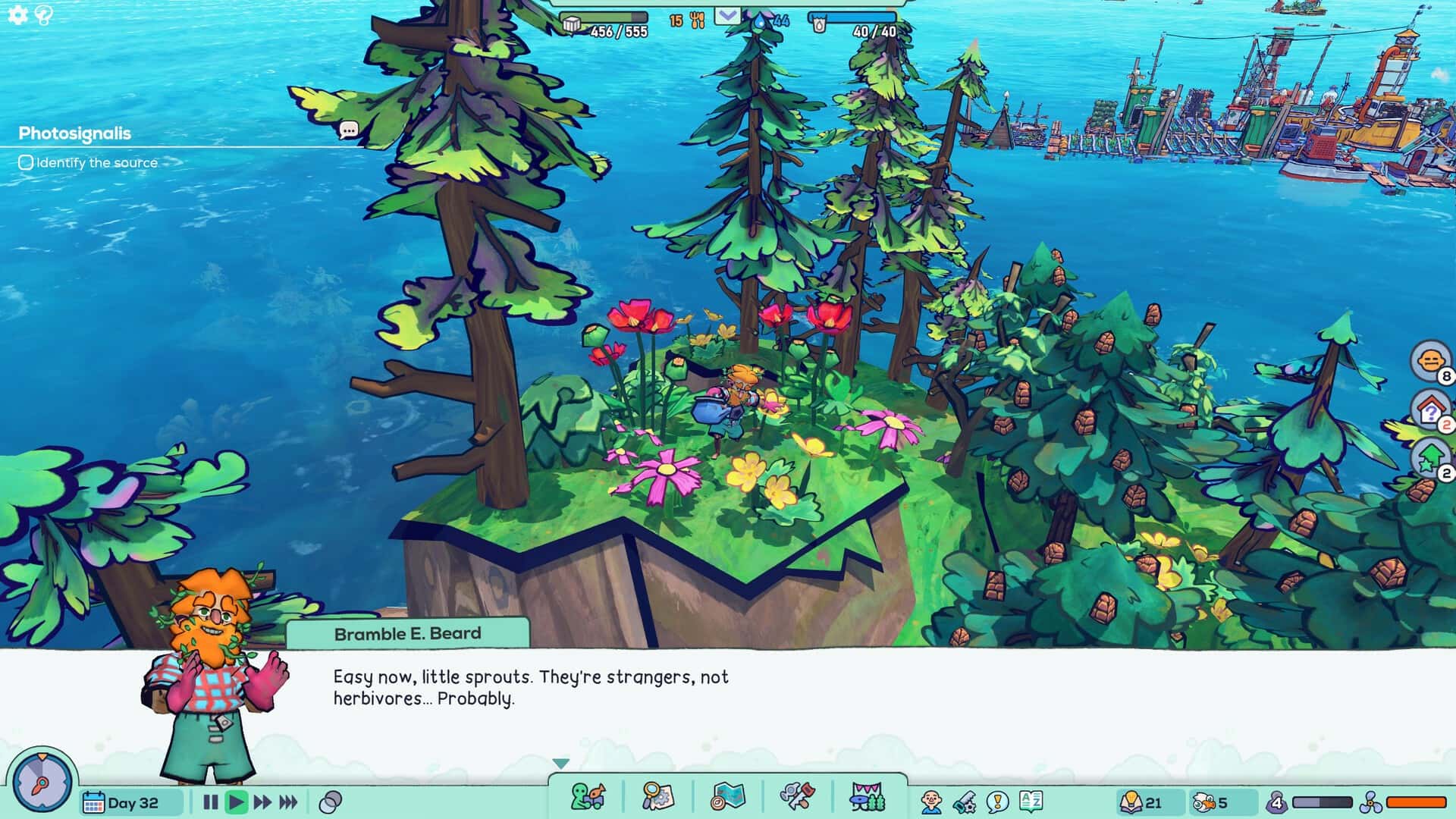Collapse the dialogue using the small triangle arrow

coord(560,764)
